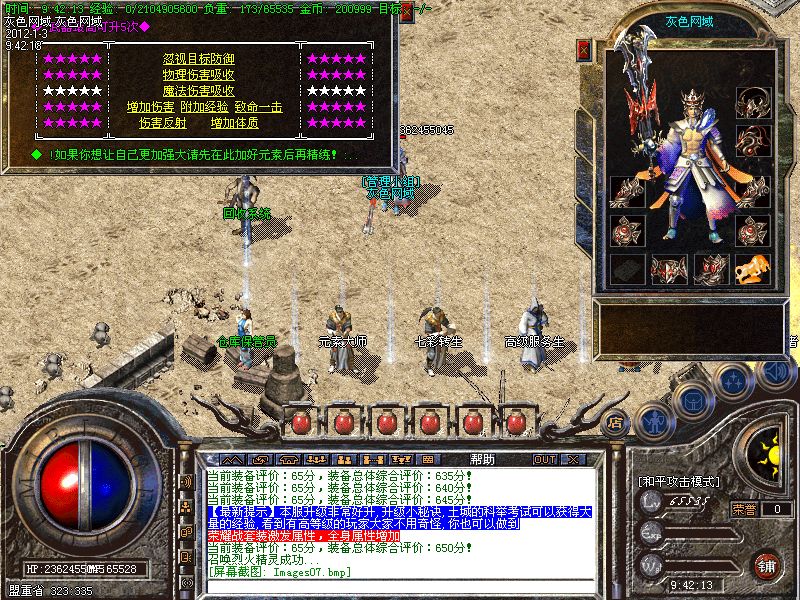Screen dimensions: 800x600
Task: Choose the 增加伤害 option
Action: point(150,107)
